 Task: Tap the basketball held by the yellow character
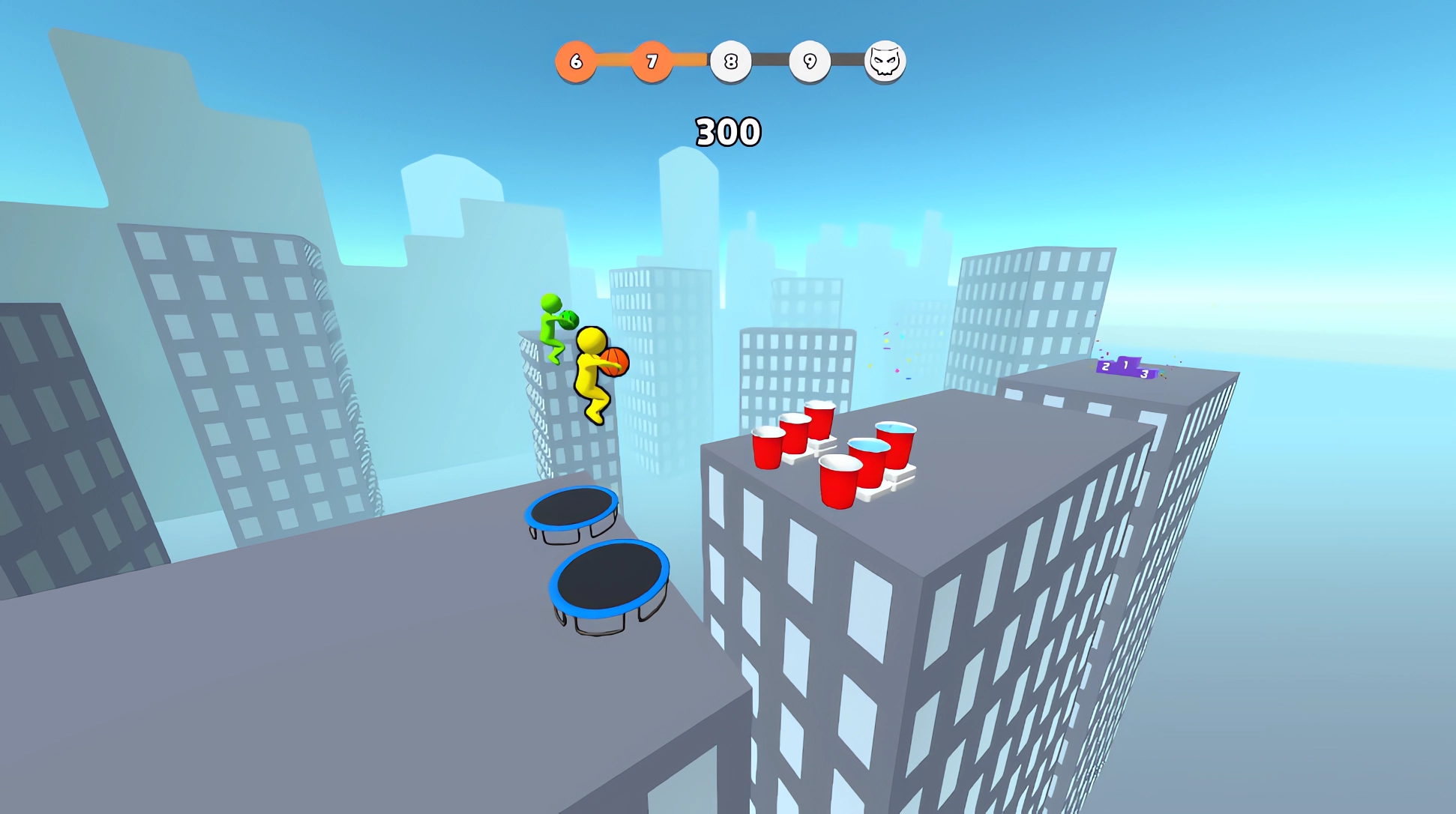tap(615, 362)
